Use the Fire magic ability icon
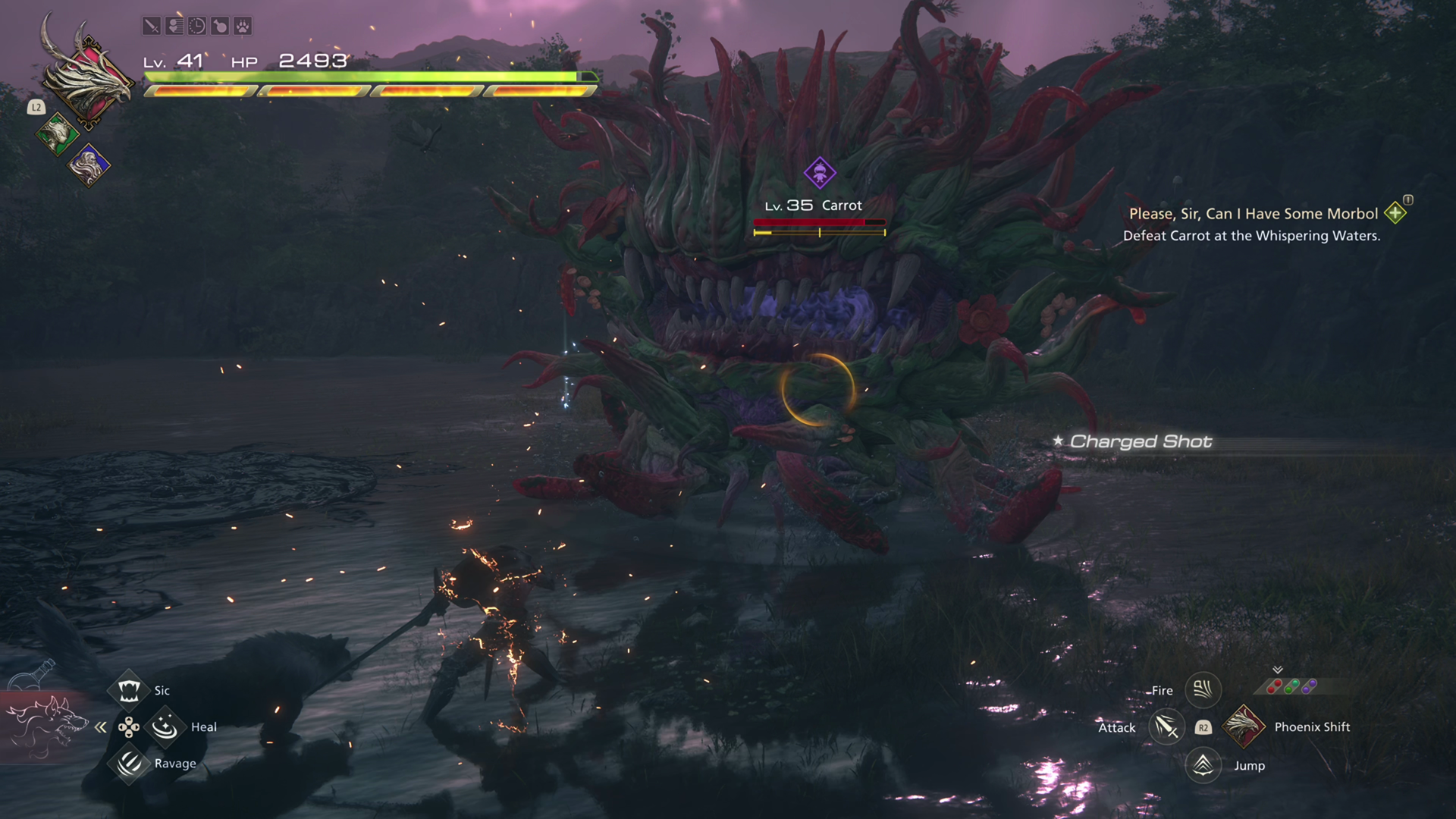This screenshot has width=1456, height=819. pyautogui.click(x=1203, y=689)
